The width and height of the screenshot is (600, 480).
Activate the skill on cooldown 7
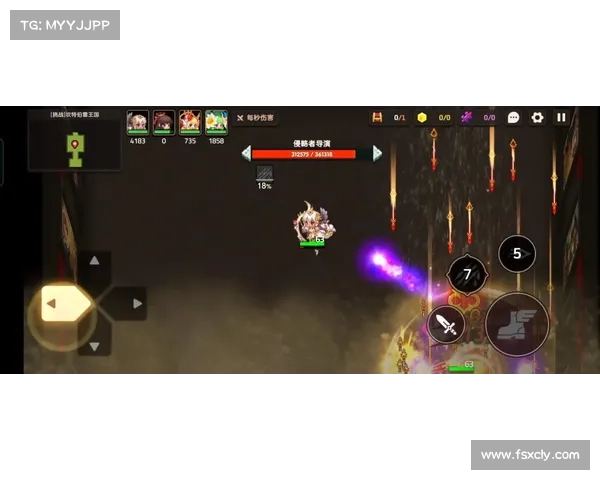pyautogui.click(x=467, y=274)
